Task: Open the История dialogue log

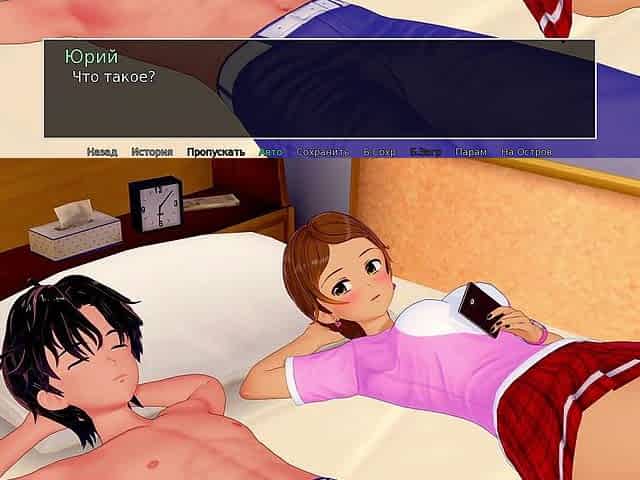Action: coord(151,152)
